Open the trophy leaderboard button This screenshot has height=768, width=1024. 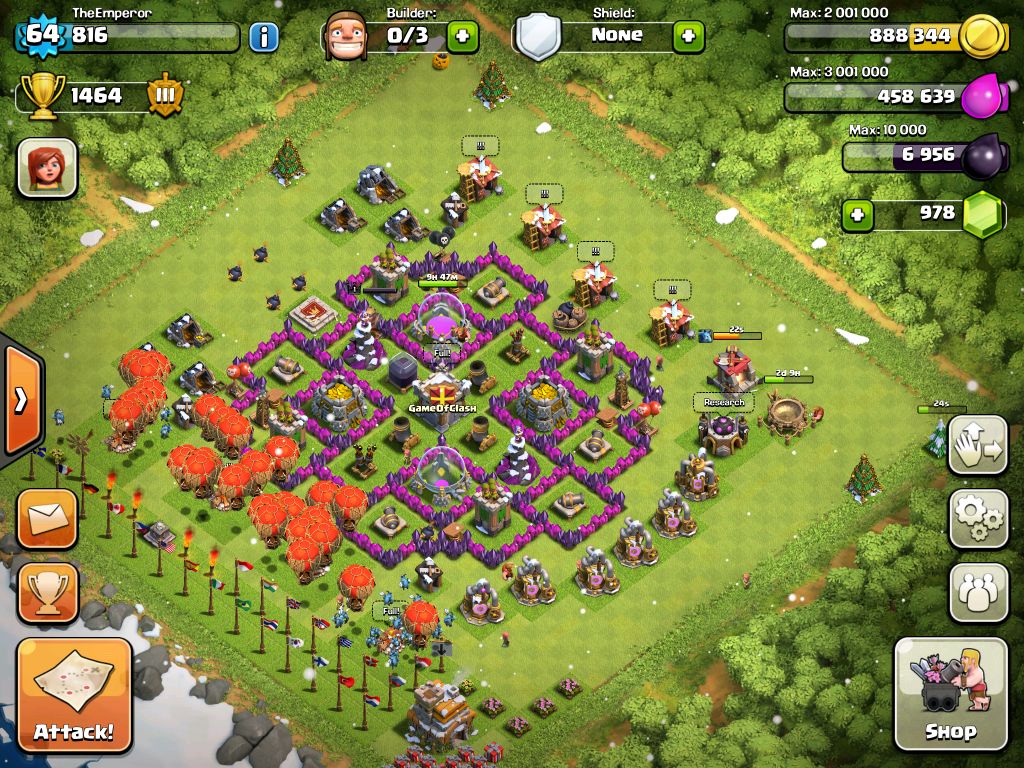click(47, 592)
